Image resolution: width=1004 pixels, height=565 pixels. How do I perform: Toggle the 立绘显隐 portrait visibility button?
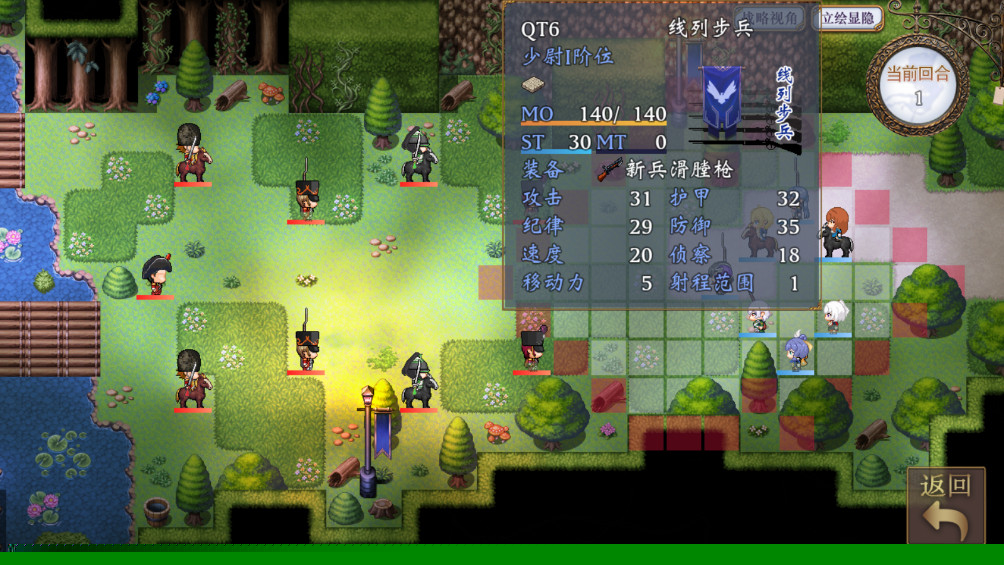(x=848, y=18)
